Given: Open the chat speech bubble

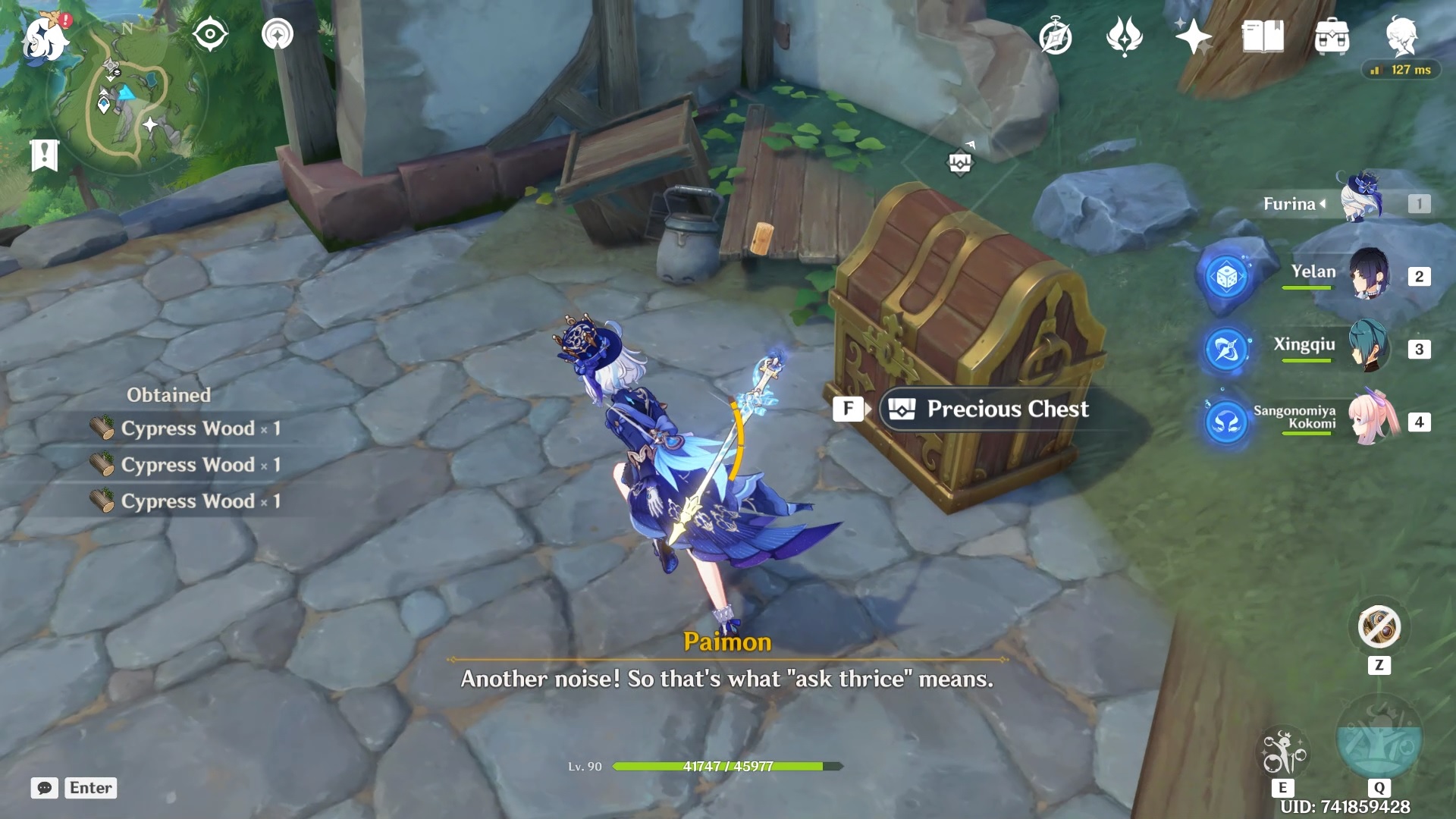Looking at the screenshot, I should point(45,788).
